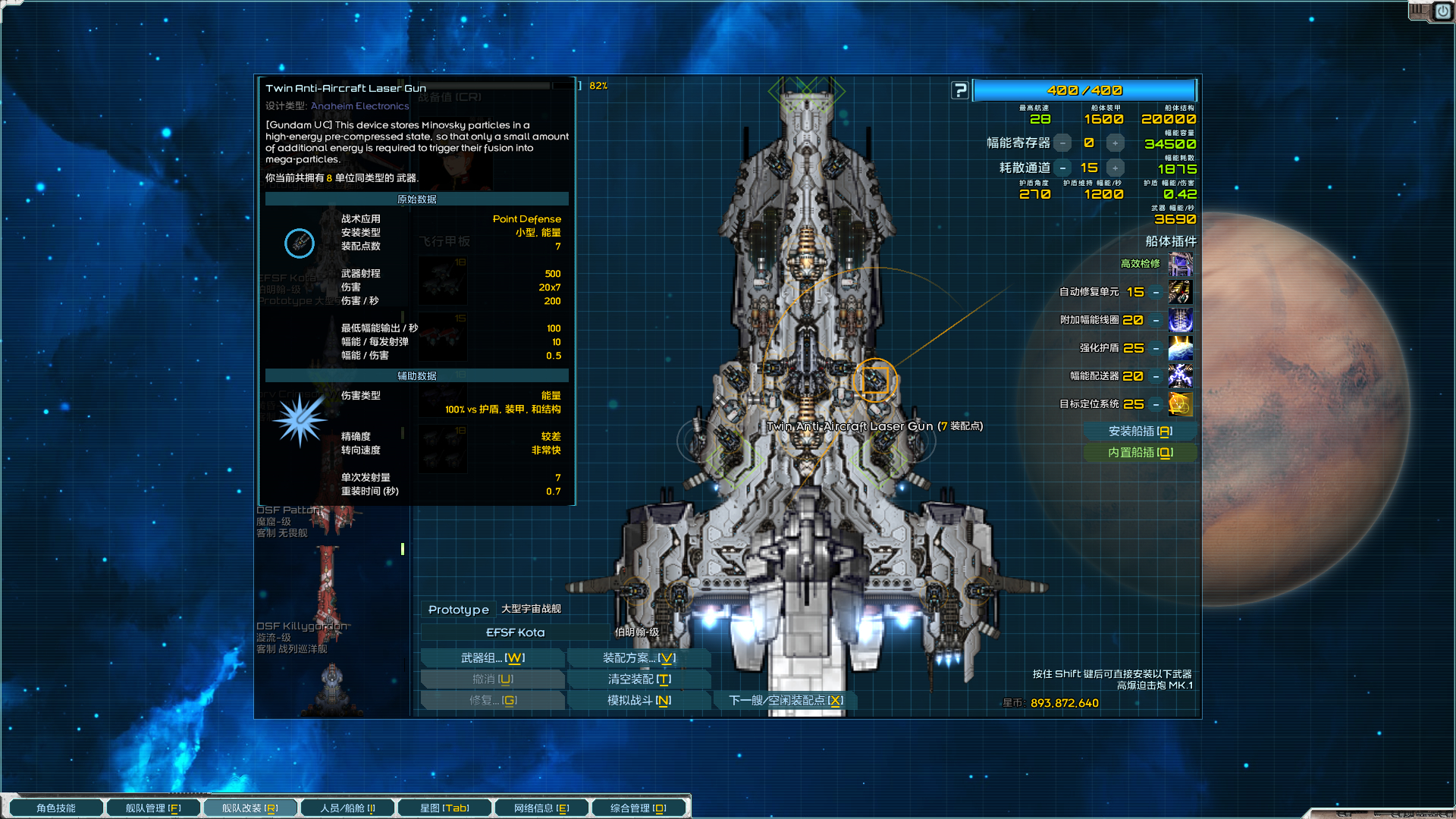Click the 安装船插 [A] button
Viewport: 1456px width, 819px height.
click(x=1140, y=431)
